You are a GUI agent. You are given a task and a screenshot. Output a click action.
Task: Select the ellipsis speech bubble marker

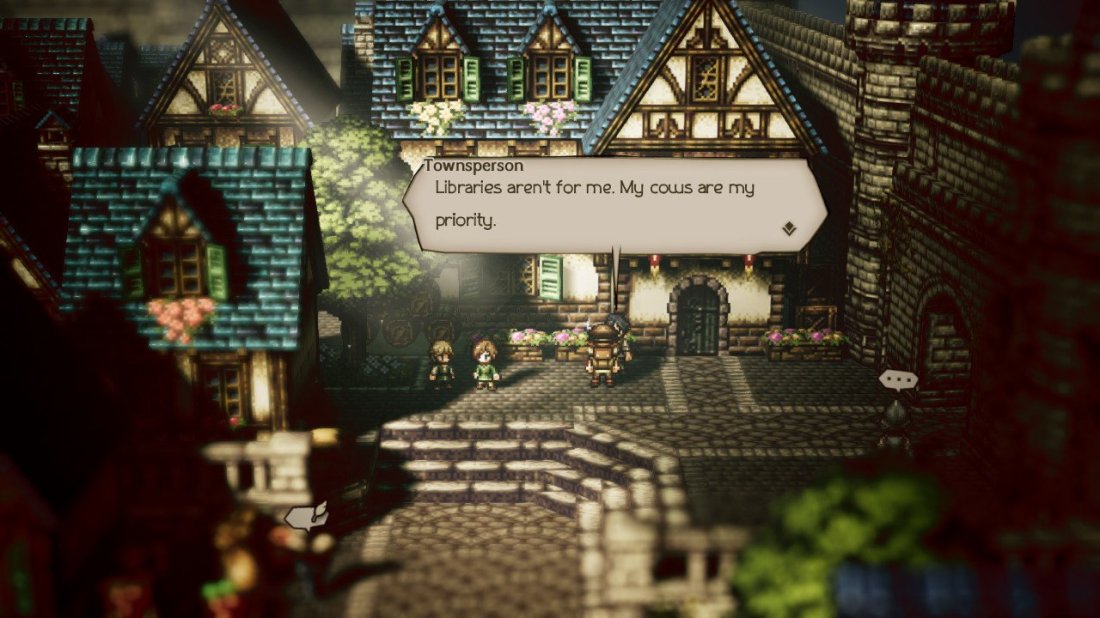coord(895,380)
